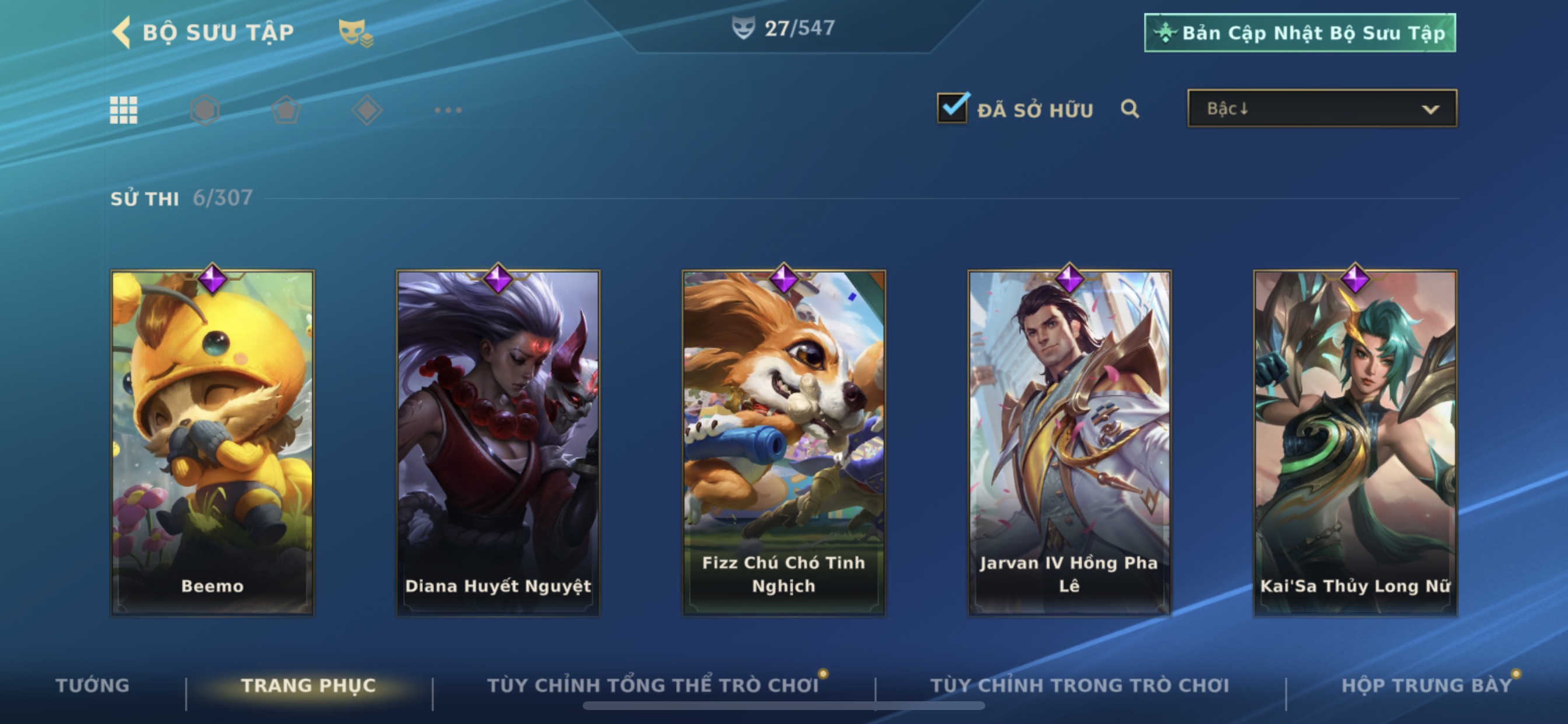Open Kai'Sa Thủy Long Nữ skin card
The width and height of the screenshot is (1568, 724).
click(1355, 442)
